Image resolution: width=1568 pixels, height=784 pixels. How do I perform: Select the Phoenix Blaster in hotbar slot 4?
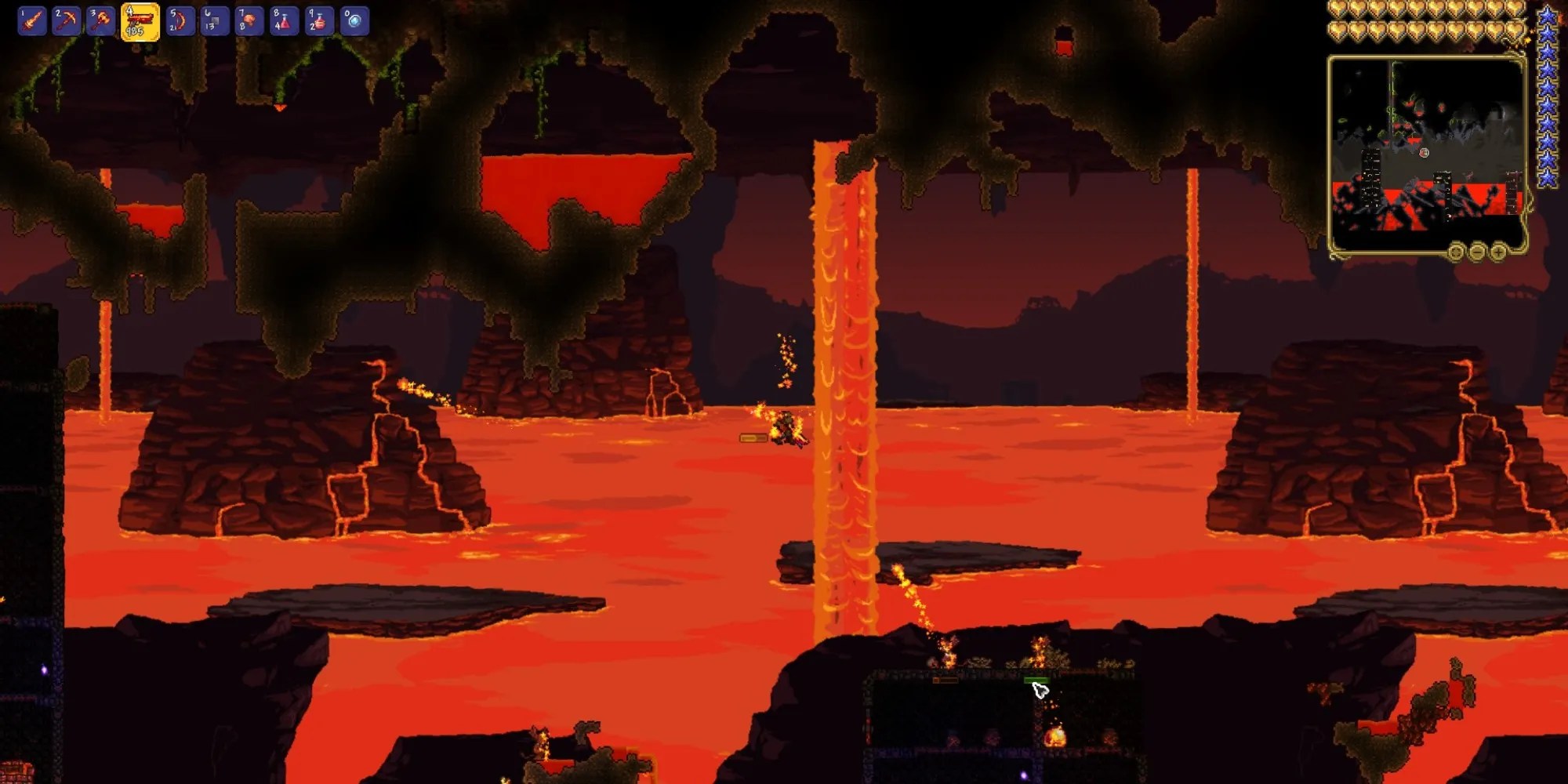click(140, 18)
